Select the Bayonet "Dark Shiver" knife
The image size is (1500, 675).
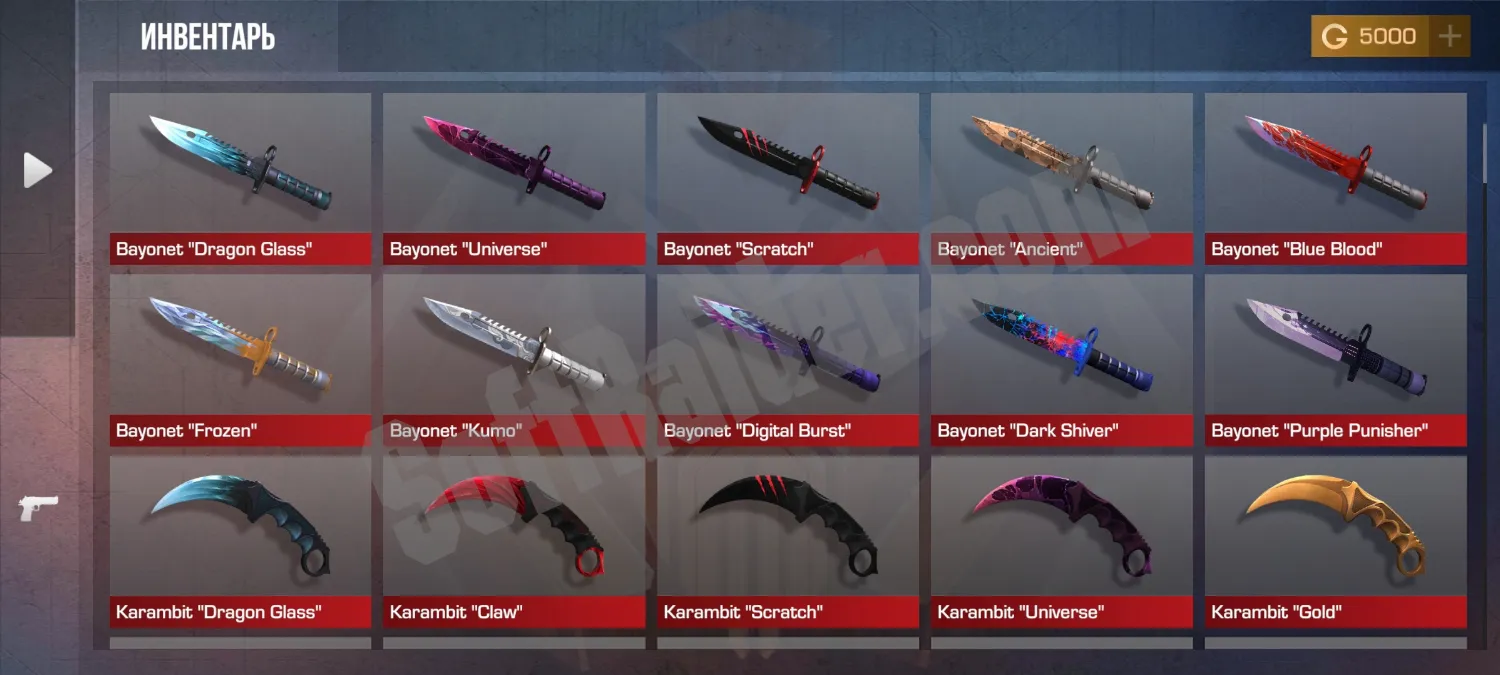tap(1062, 360)
